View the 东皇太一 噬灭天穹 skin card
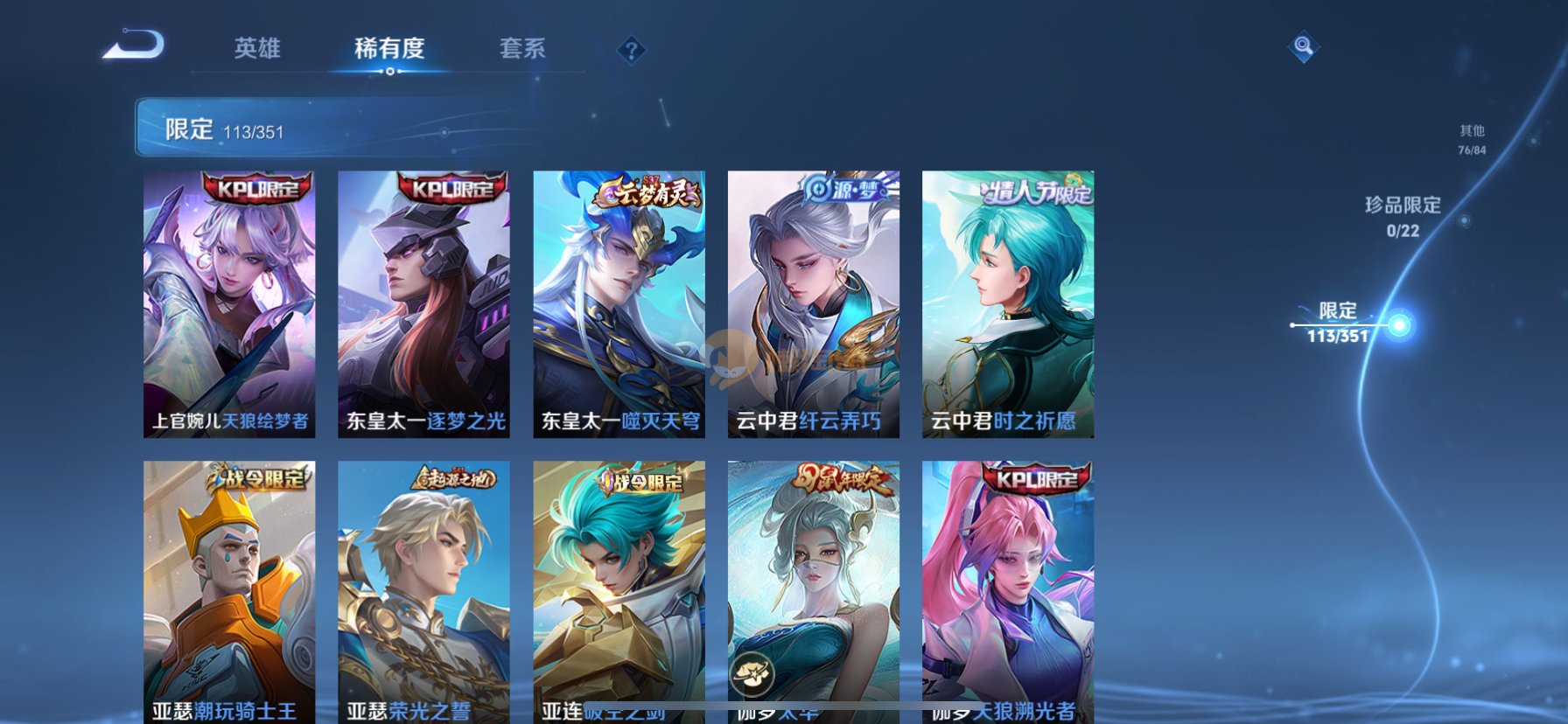Image resolution: width=1568 pixels, height=724 pixels. pos(619,303)
